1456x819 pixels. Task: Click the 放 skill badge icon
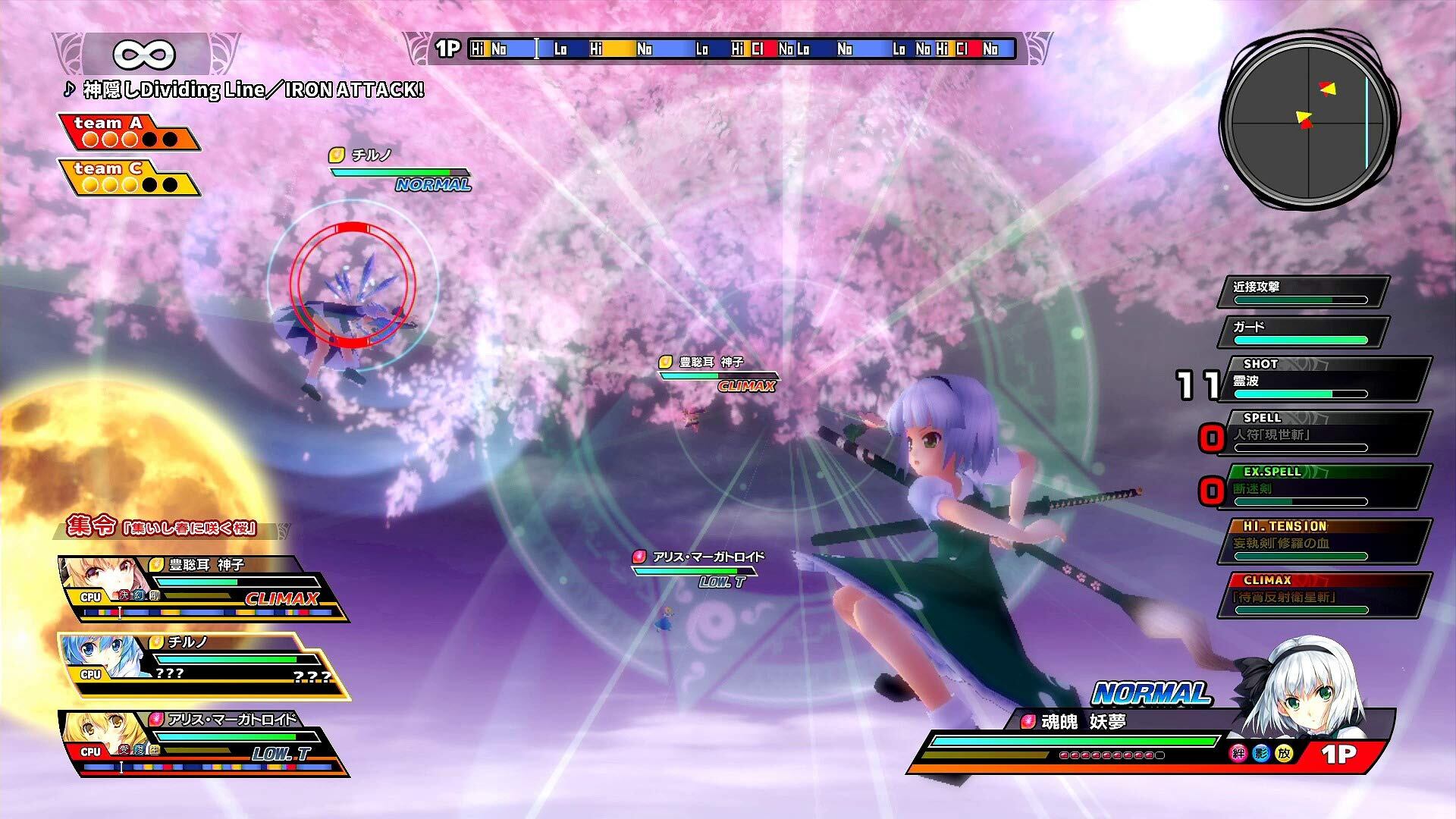[x=1284, y=753]
